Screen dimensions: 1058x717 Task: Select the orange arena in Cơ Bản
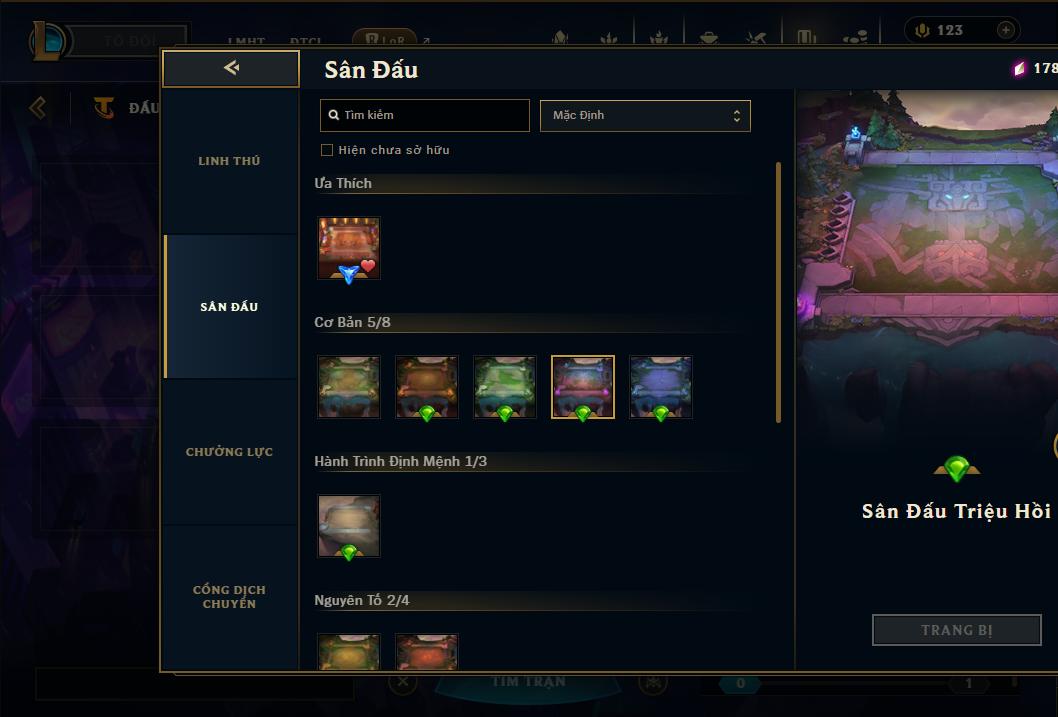coord(427,386)
